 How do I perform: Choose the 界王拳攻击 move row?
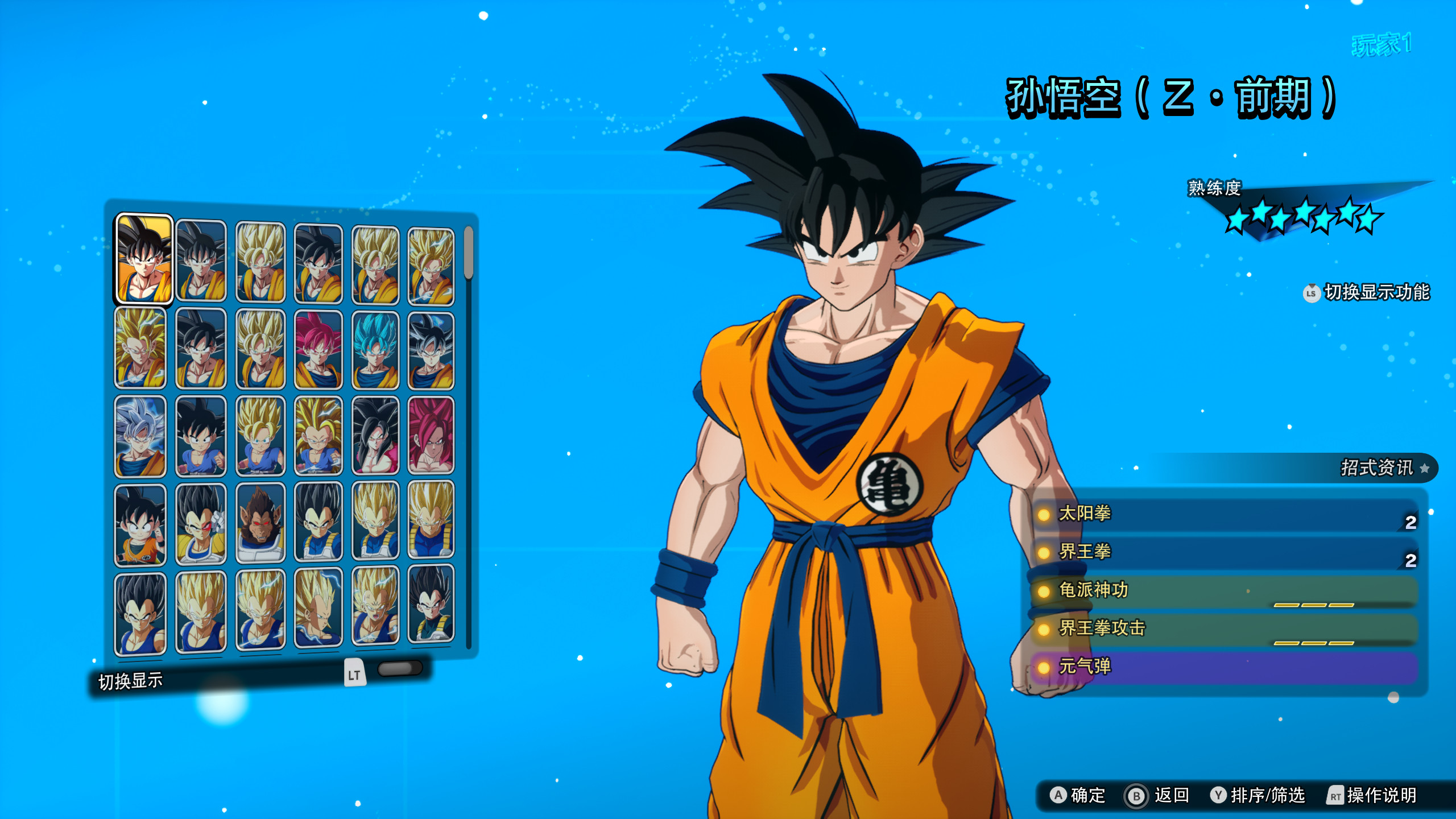1223,628
